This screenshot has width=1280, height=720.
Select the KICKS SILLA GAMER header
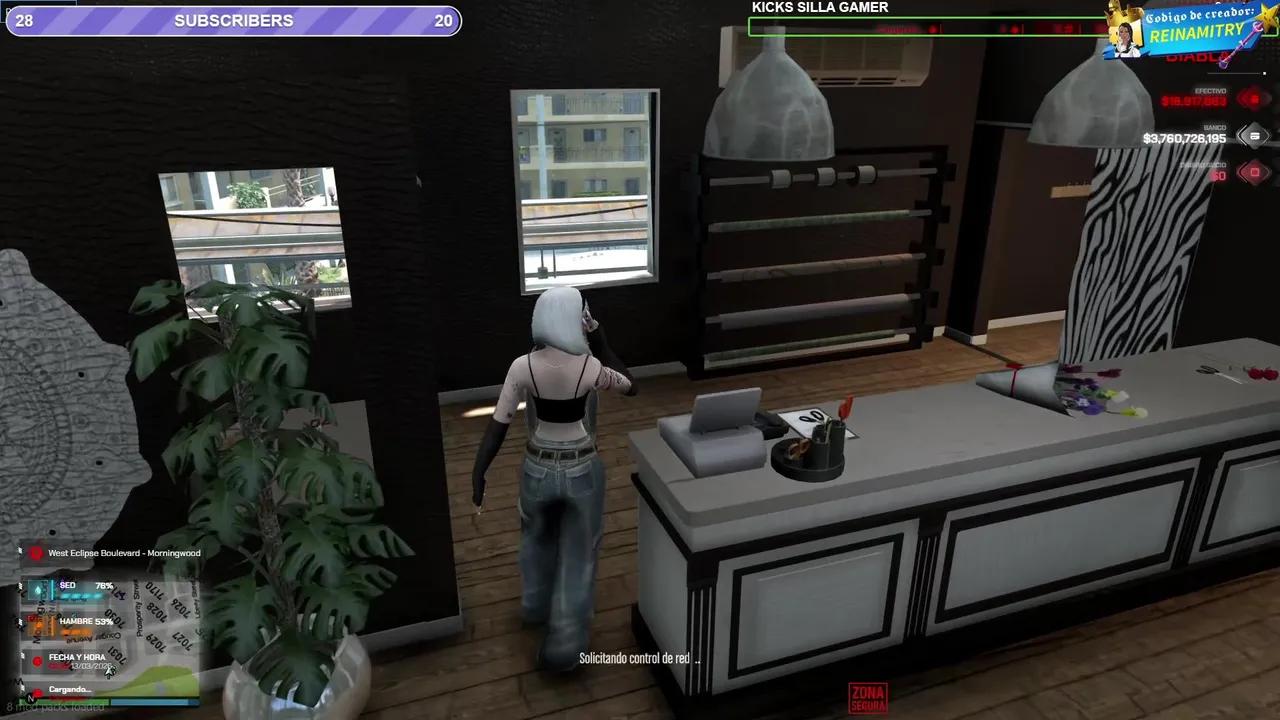pos(820,8)
